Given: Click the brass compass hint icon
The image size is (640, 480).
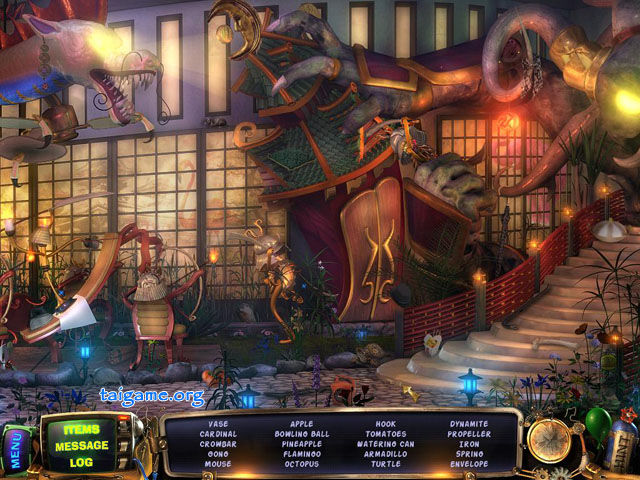Looking at the screenshot, I should tap(549, 438).
